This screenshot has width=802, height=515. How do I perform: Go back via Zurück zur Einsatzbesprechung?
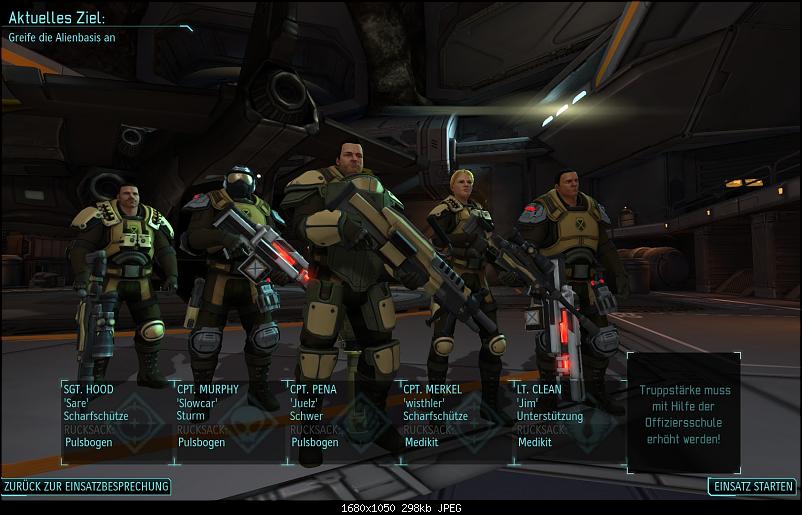(86, 487)
